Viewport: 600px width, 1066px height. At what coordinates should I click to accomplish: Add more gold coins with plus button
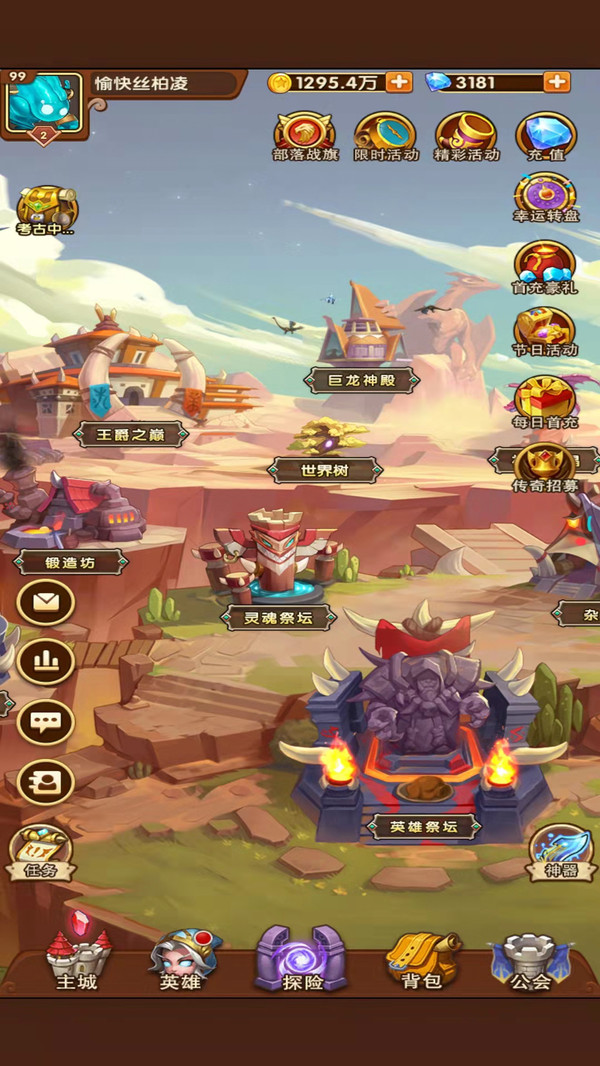(x=398, y=82)
